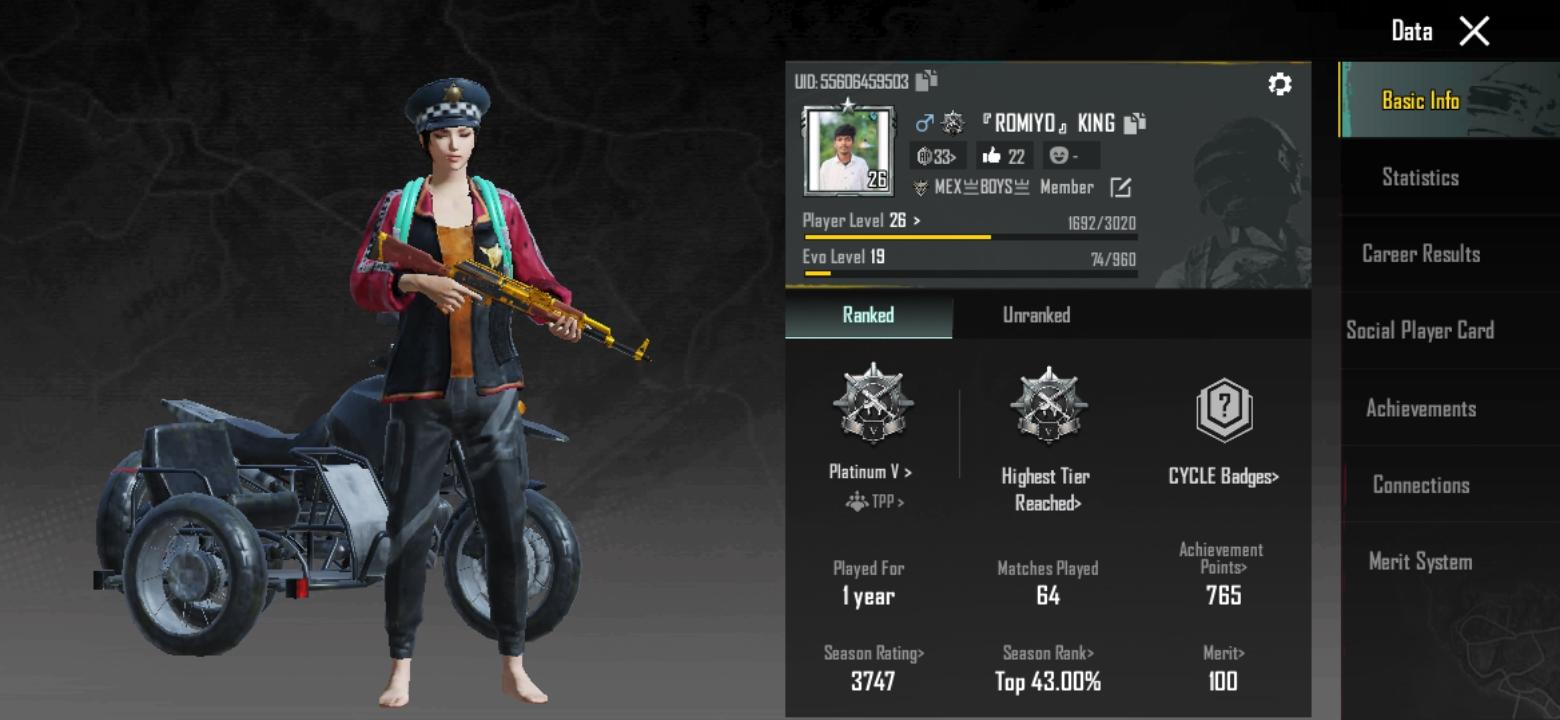
Task: Copy the UID number
Action: point(927,81)
